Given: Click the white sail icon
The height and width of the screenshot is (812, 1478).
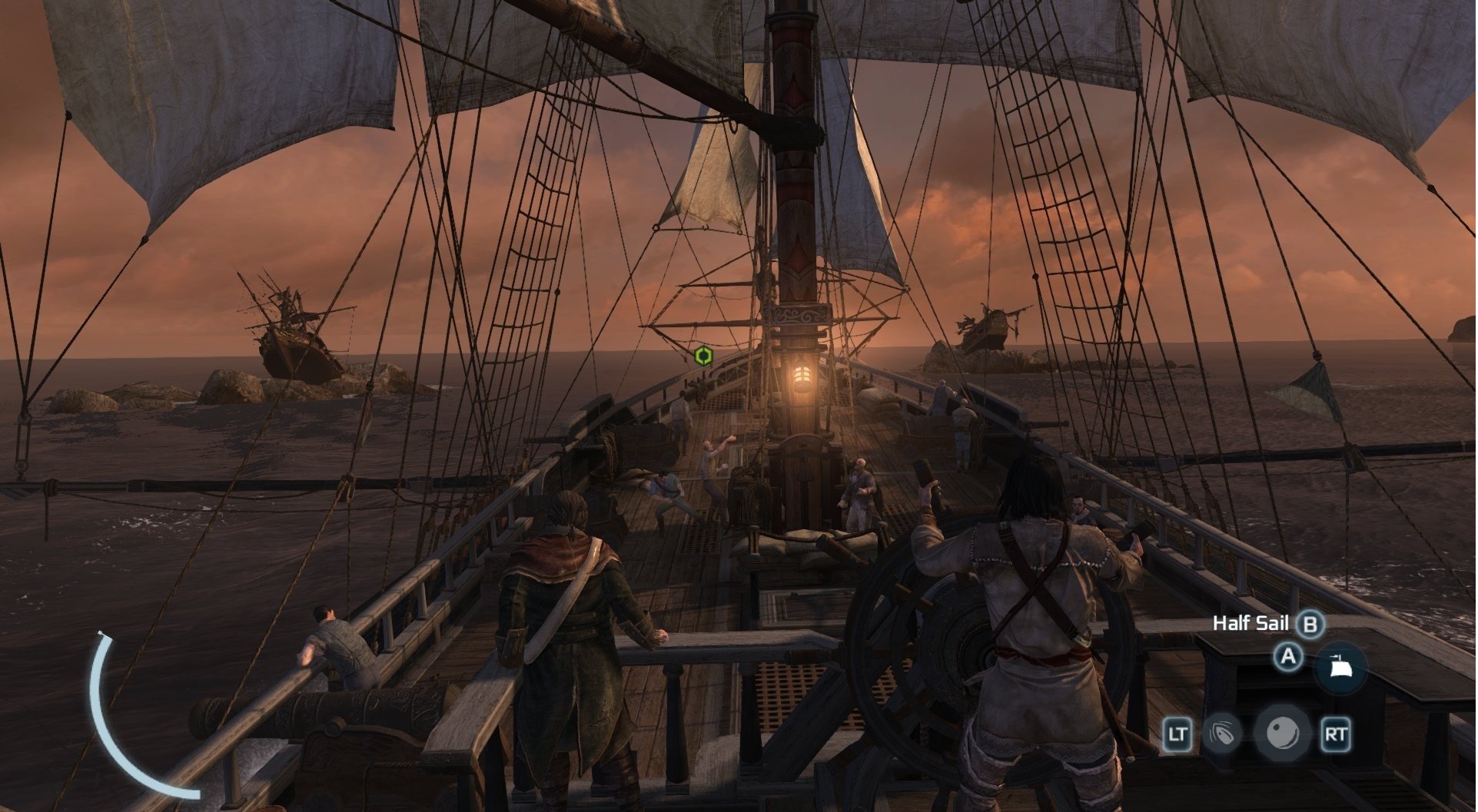Looking at the screenshot, I should [x=1340, y=668].
